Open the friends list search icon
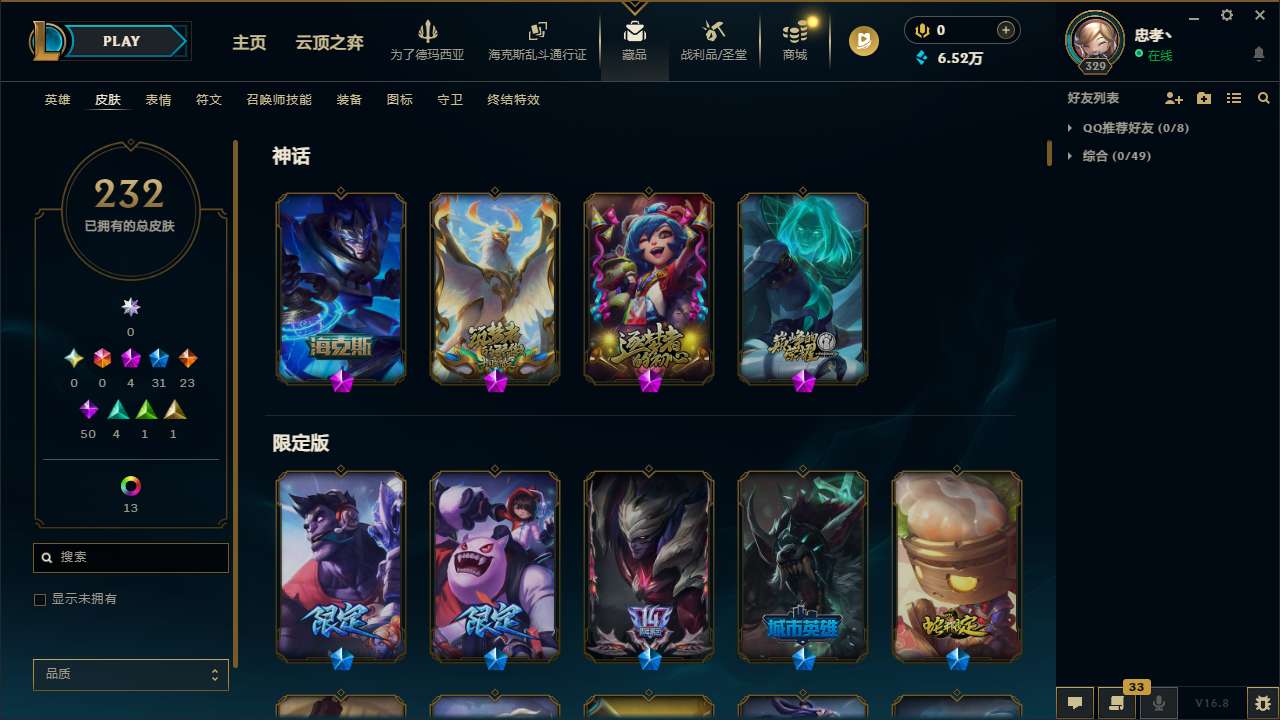The height and width of the screenshot is (720, 1280). point(1263,98)
